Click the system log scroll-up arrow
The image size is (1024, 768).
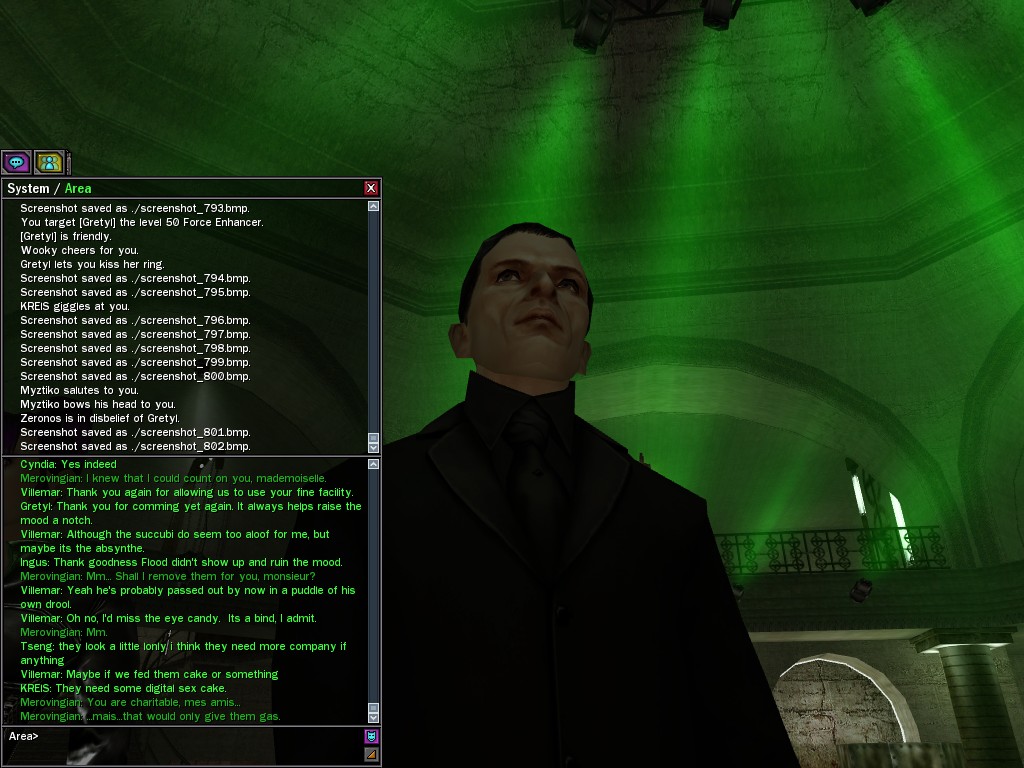click(374, 206)
